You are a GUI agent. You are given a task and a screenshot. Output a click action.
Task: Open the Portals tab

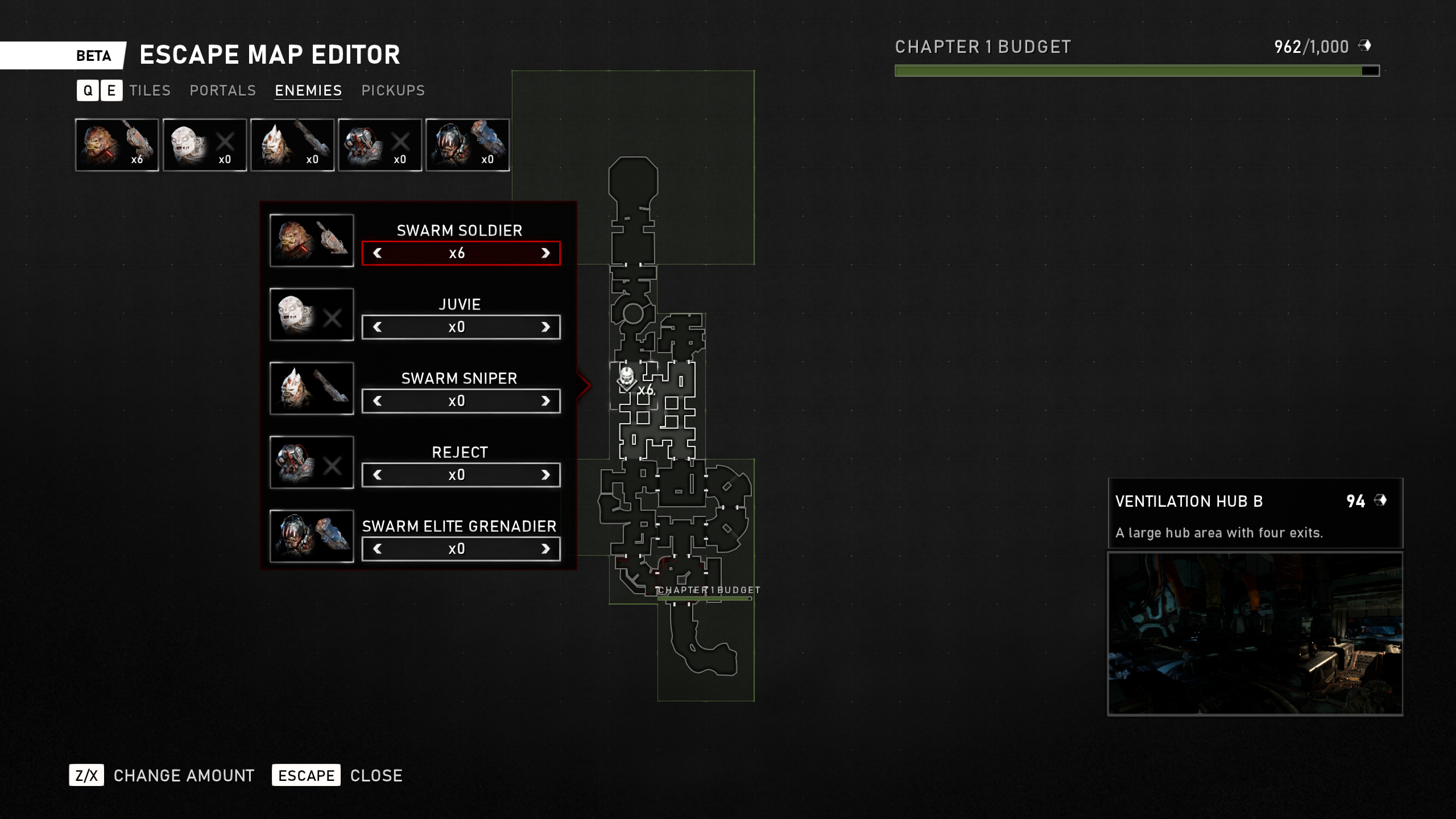click(222, 90)
